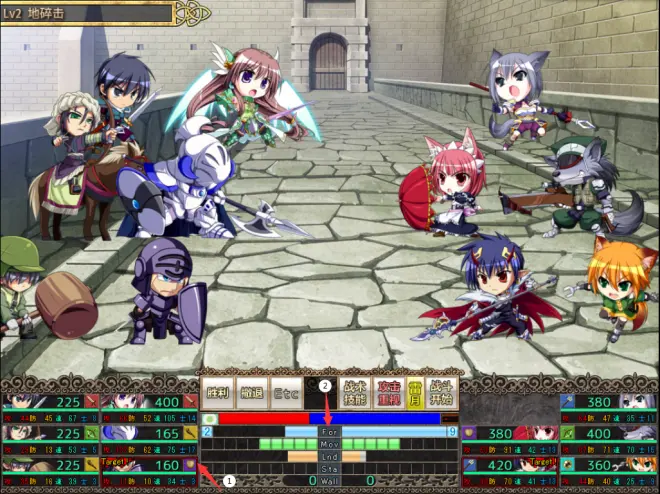Image resolution: width=660 pixels, height=494 pixels.
Task: Click the 胜利 (victory) button
Action: 217,392
